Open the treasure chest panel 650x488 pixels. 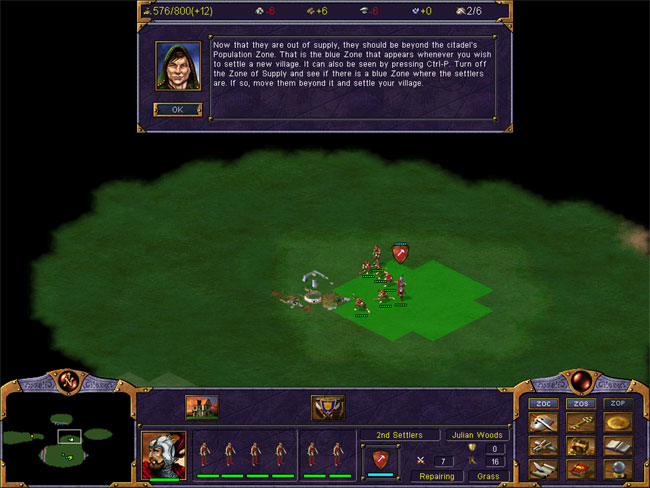point(581,446)
